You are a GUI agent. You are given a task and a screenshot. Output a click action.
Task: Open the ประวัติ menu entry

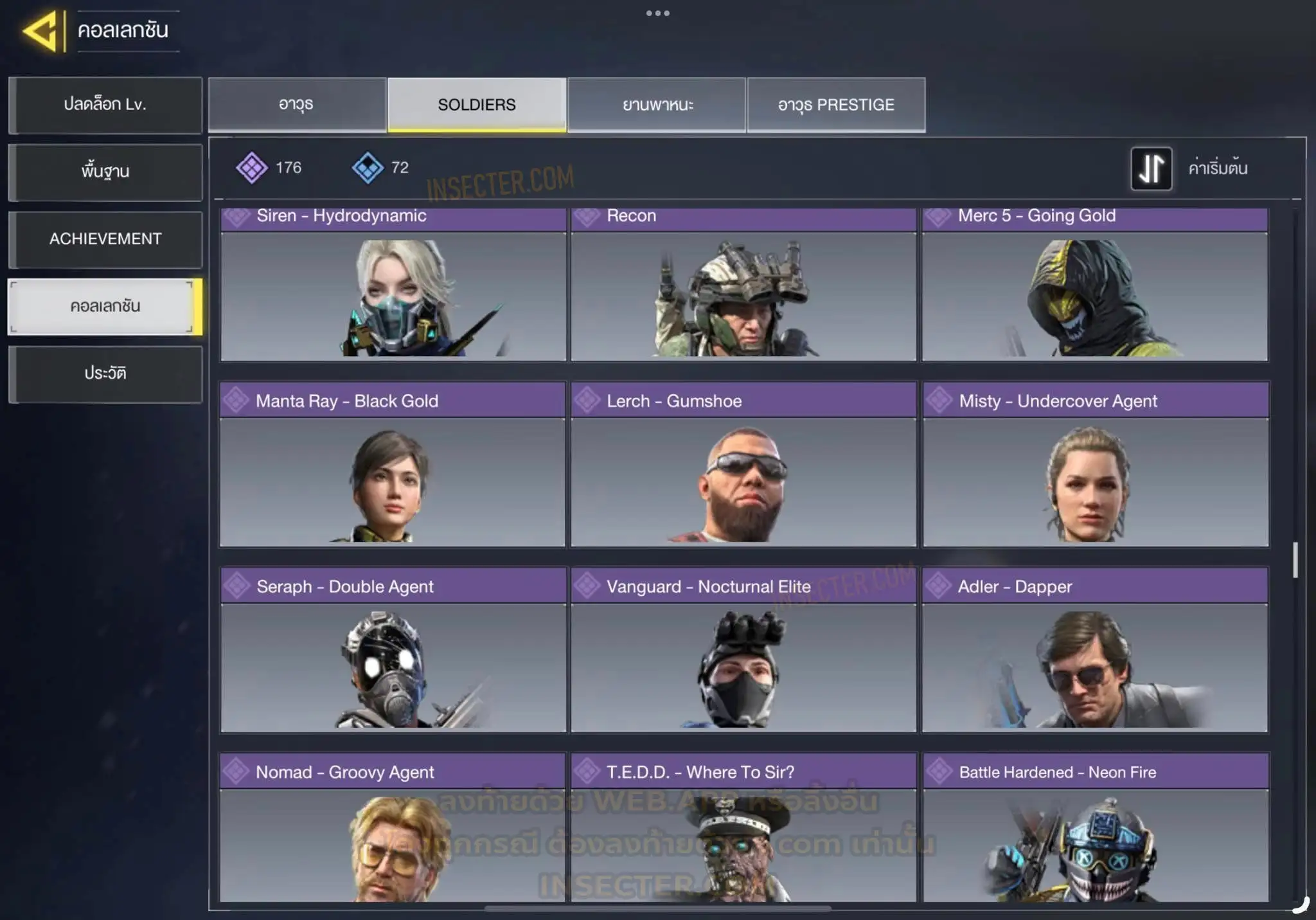[105, 374]
